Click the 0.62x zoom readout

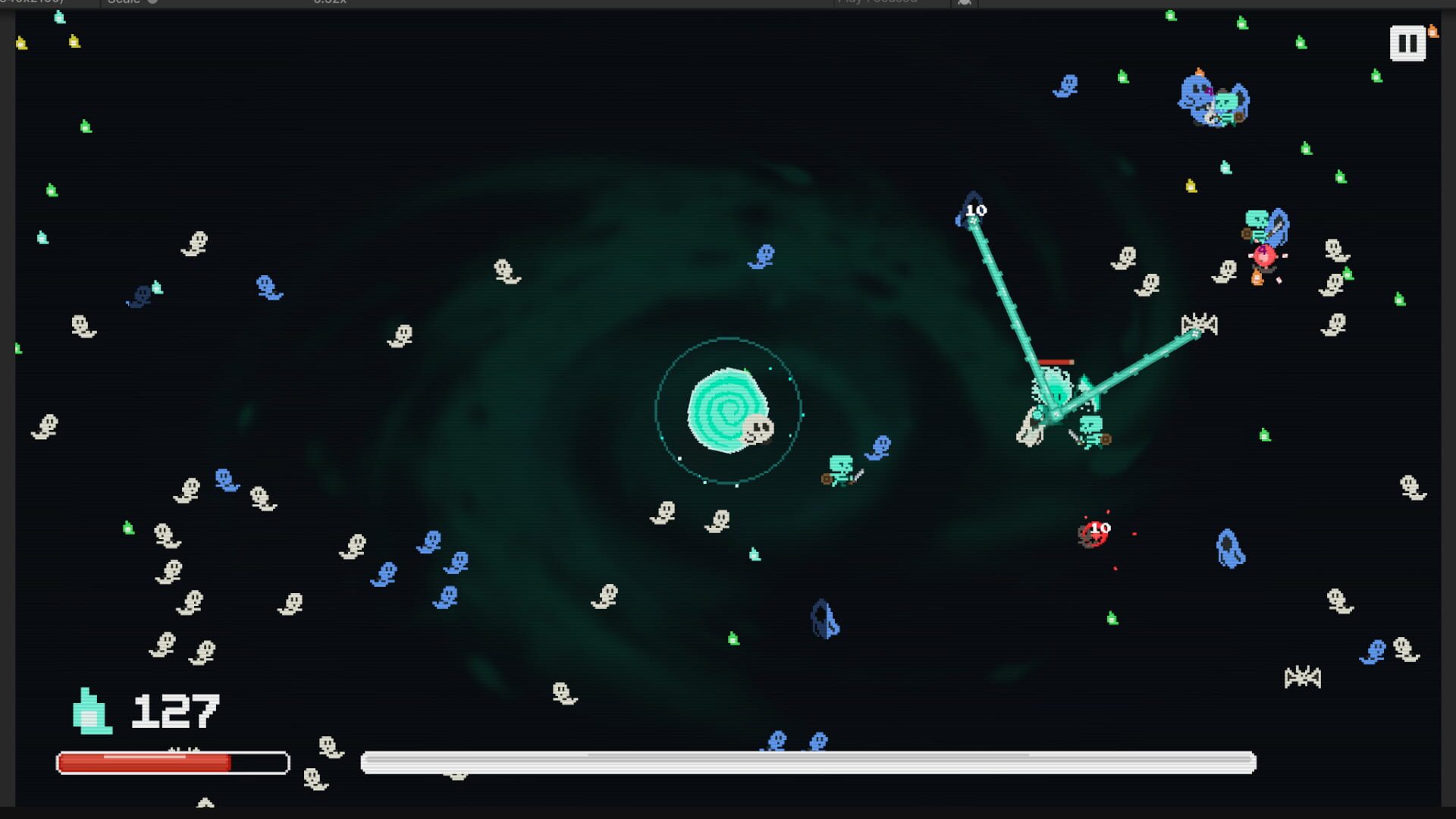click(329, 2)
